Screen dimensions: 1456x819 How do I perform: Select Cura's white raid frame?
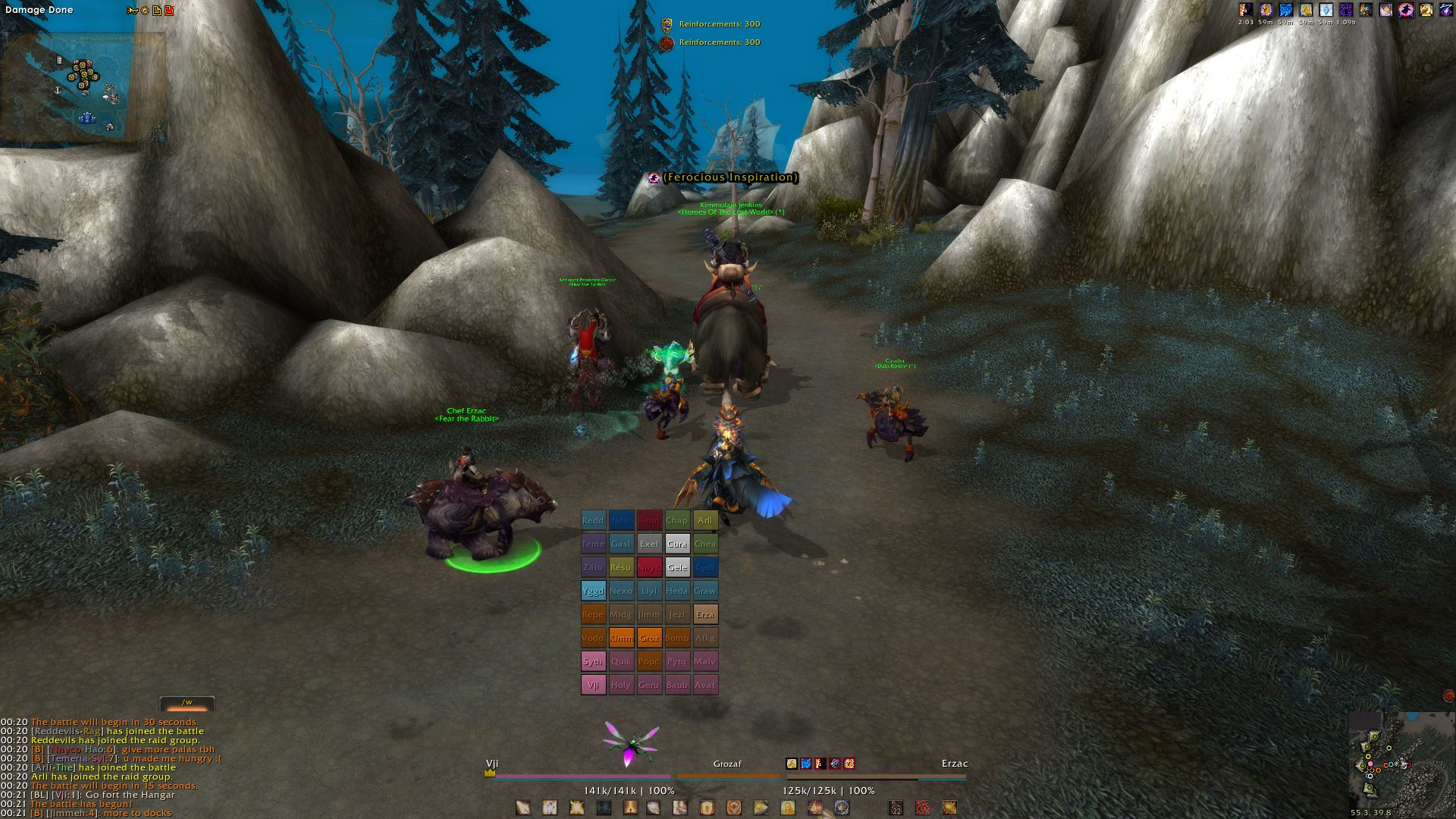click(x=677, y=544)
